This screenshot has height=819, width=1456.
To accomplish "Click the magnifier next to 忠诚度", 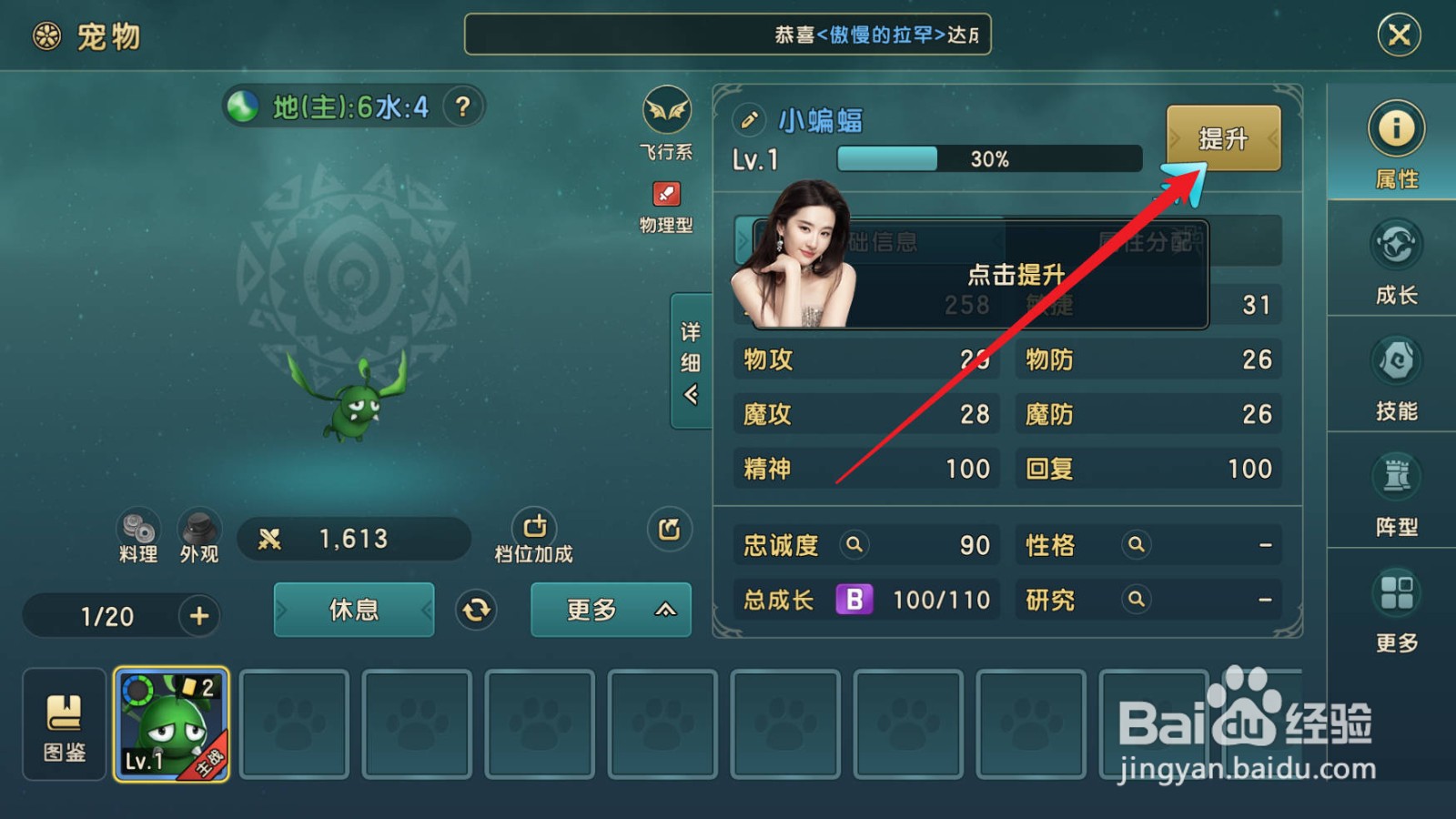I will pos(854,544).
